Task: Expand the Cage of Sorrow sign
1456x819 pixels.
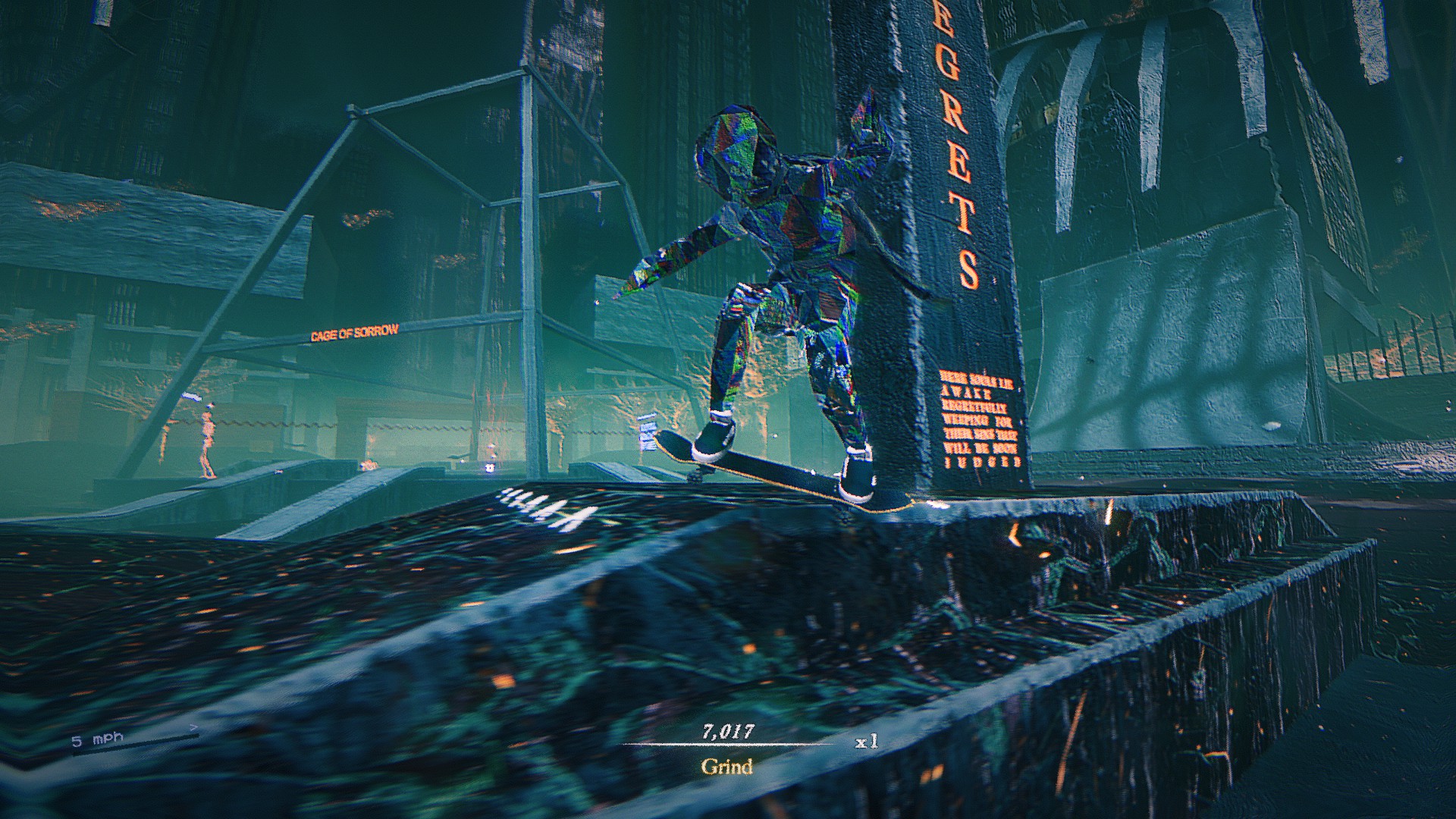Action: tap(356, 331)
